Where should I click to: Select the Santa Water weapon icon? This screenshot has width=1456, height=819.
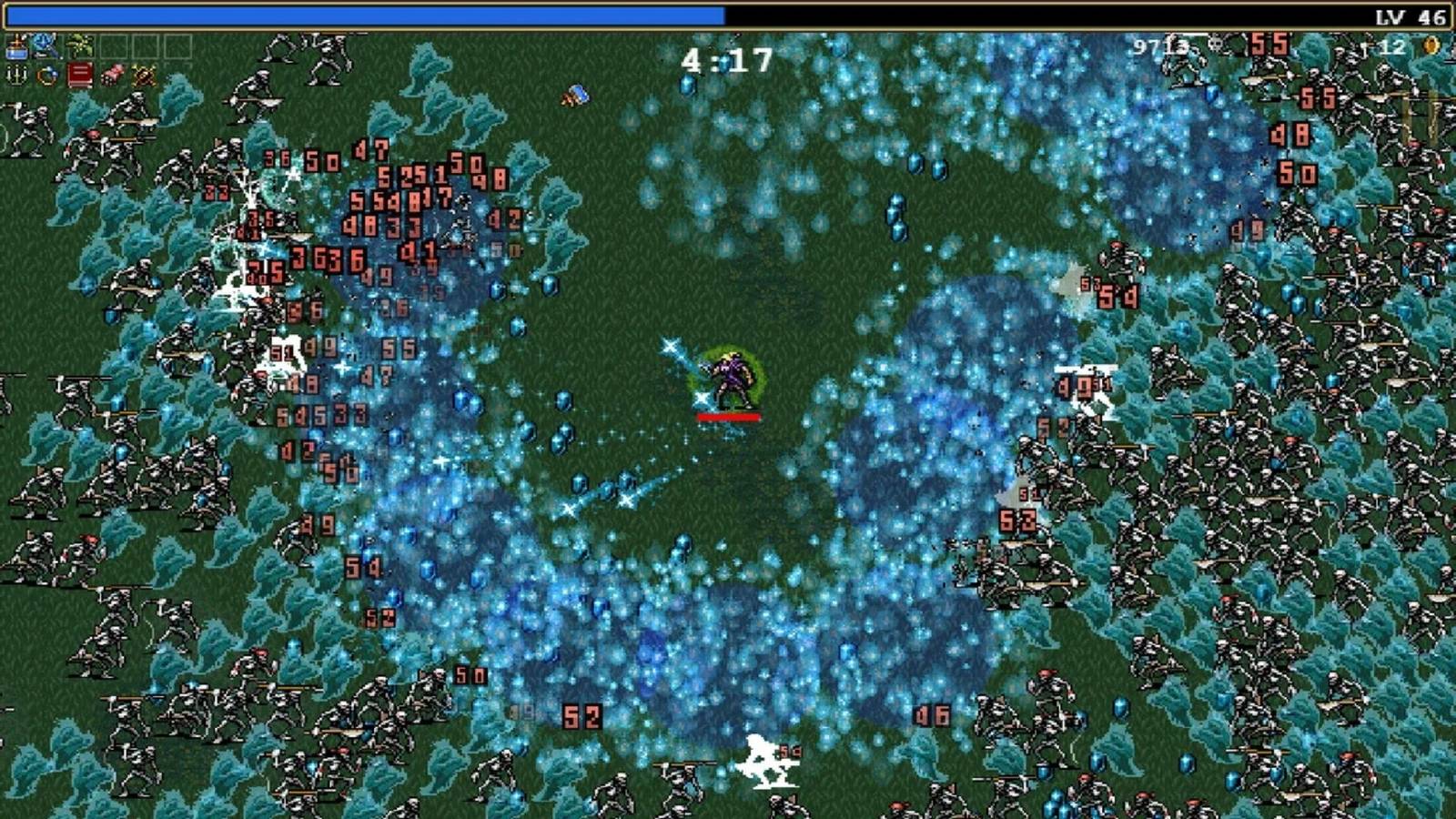(15, 44)
